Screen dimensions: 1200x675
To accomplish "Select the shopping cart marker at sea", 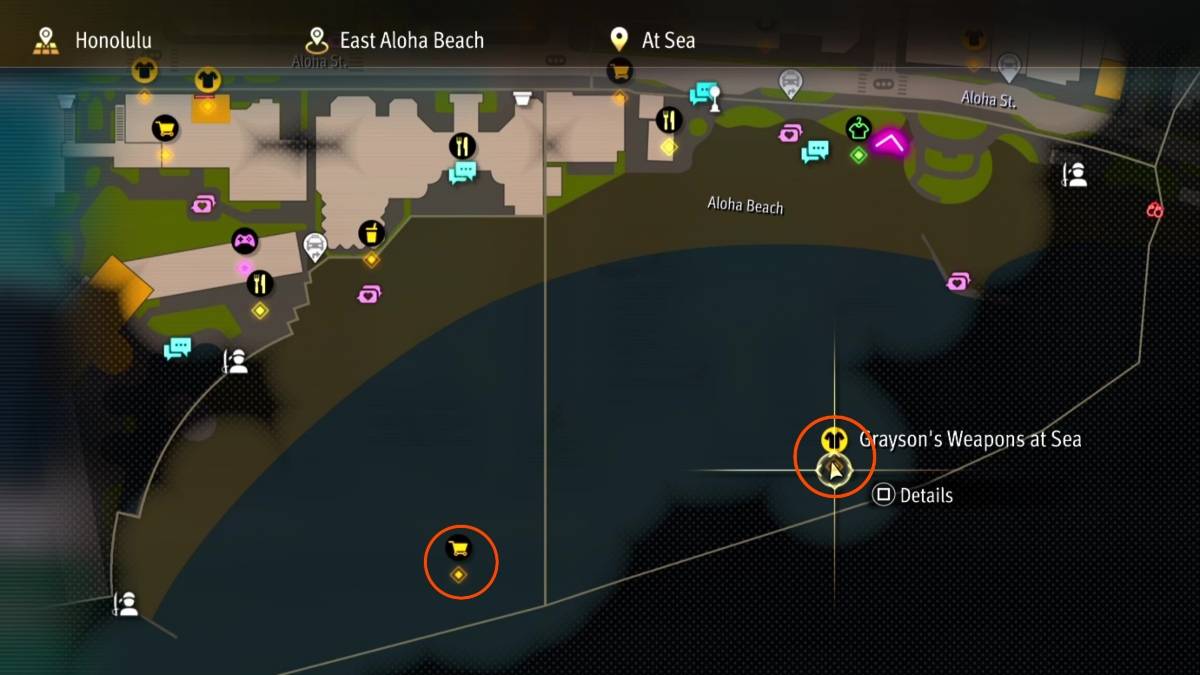I will tap(459, 548).
